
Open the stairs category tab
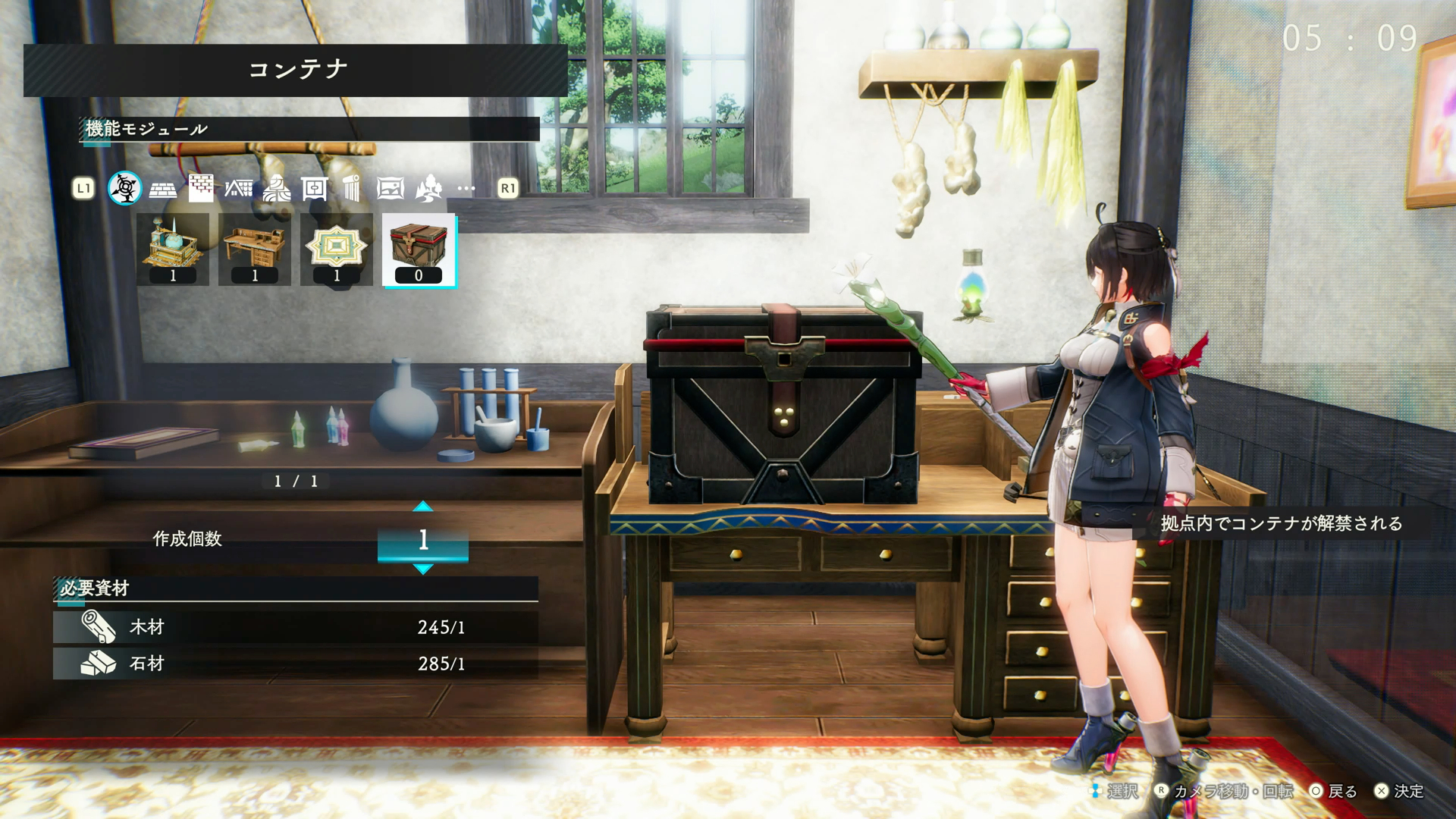point(276,188)
